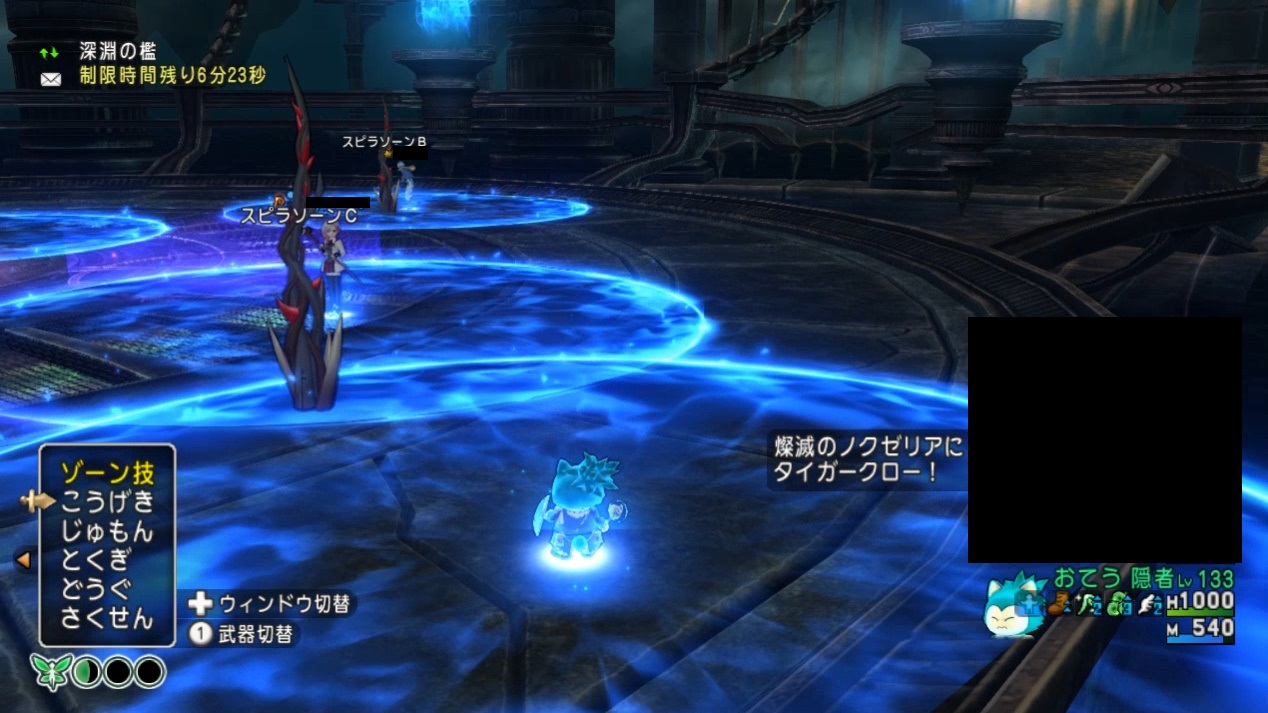Open the じゅもん spell list
The width and height of the screenshot is (1268, 713).
click(x=107, y=531)
